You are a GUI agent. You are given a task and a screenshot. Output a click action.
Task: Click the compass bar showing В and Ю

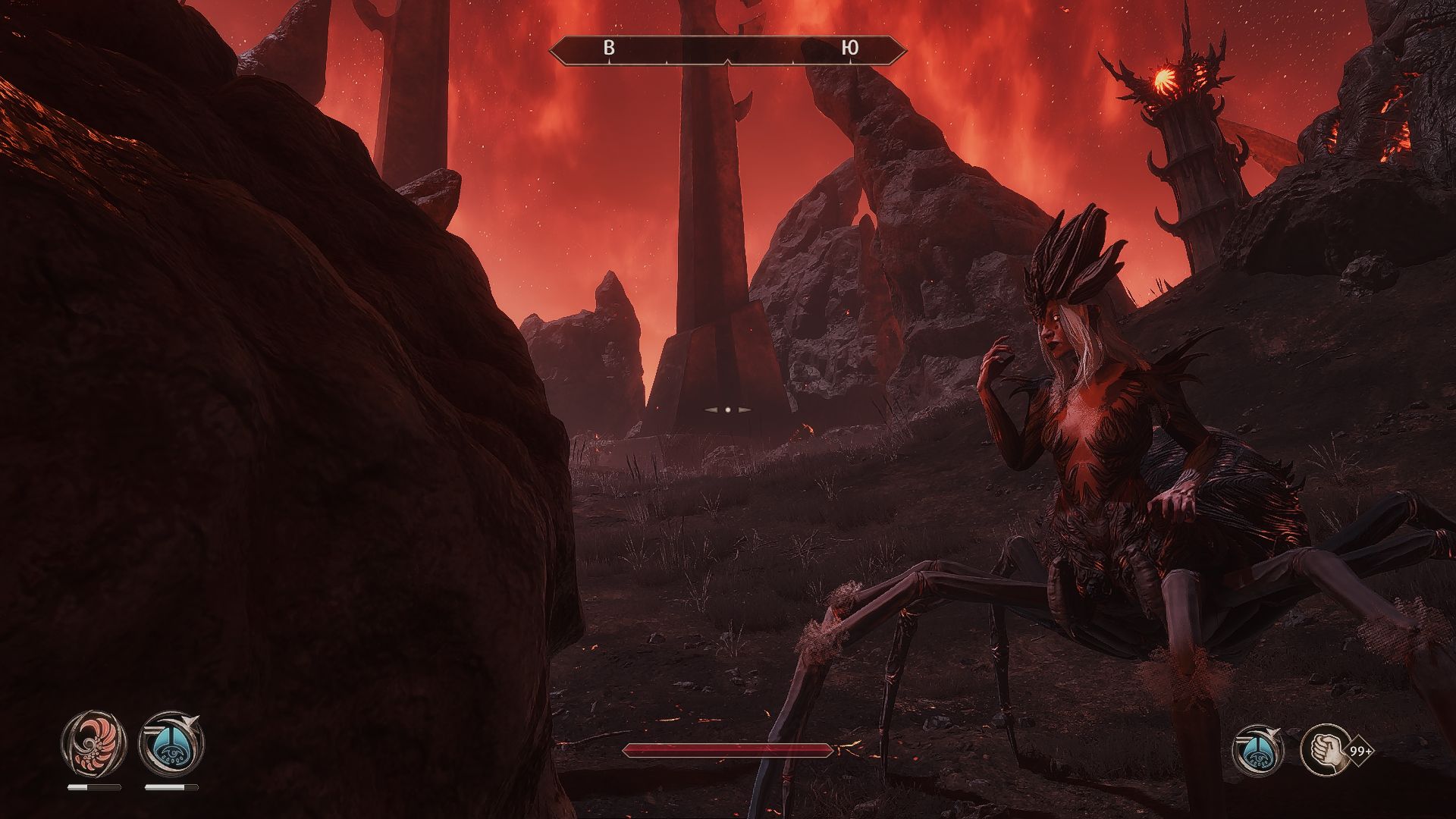[728, 50]
